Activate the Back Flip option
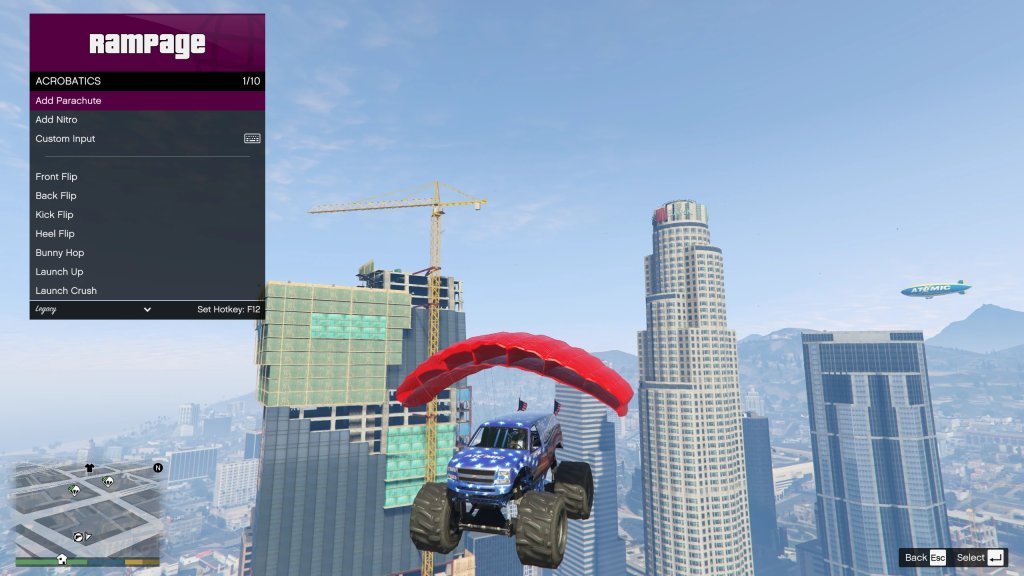Viewport: 1024px width, 576px height. 147,196
